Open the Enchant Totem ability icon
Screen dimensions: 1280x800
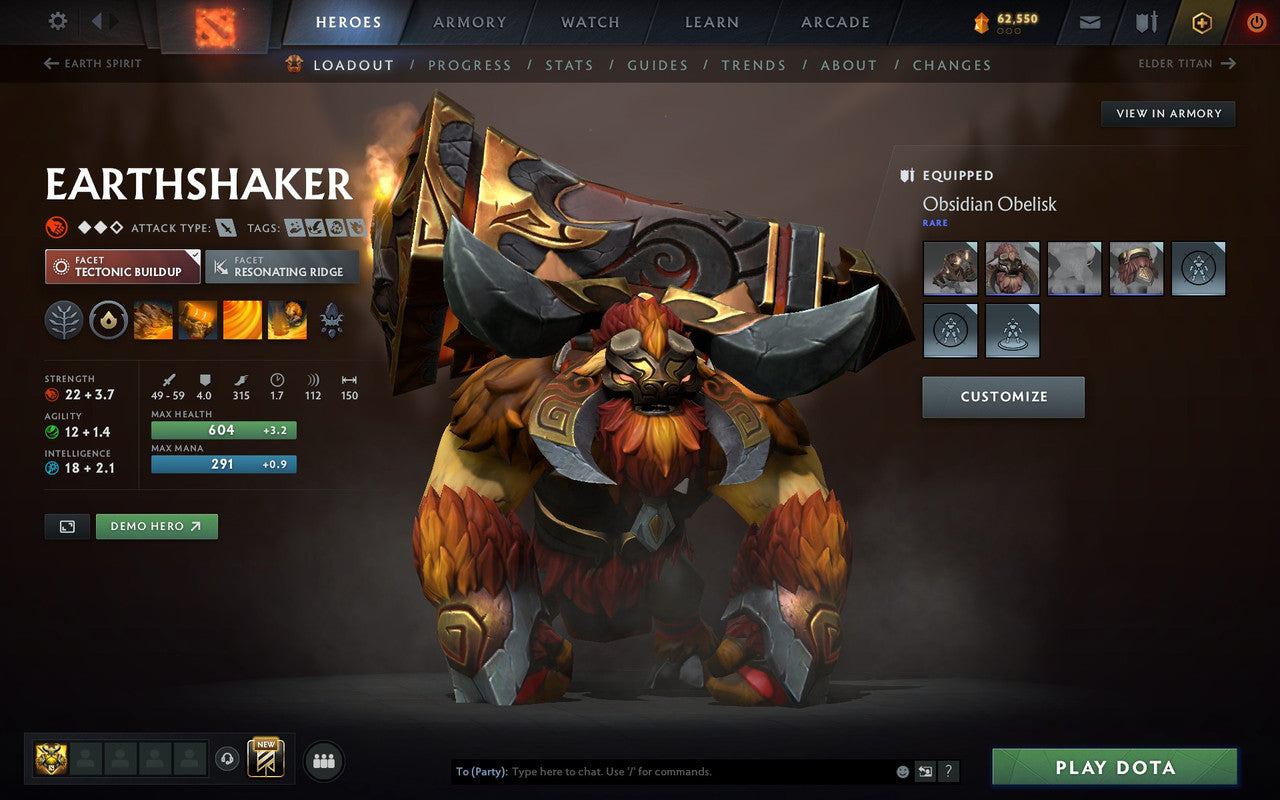(197, 319)
